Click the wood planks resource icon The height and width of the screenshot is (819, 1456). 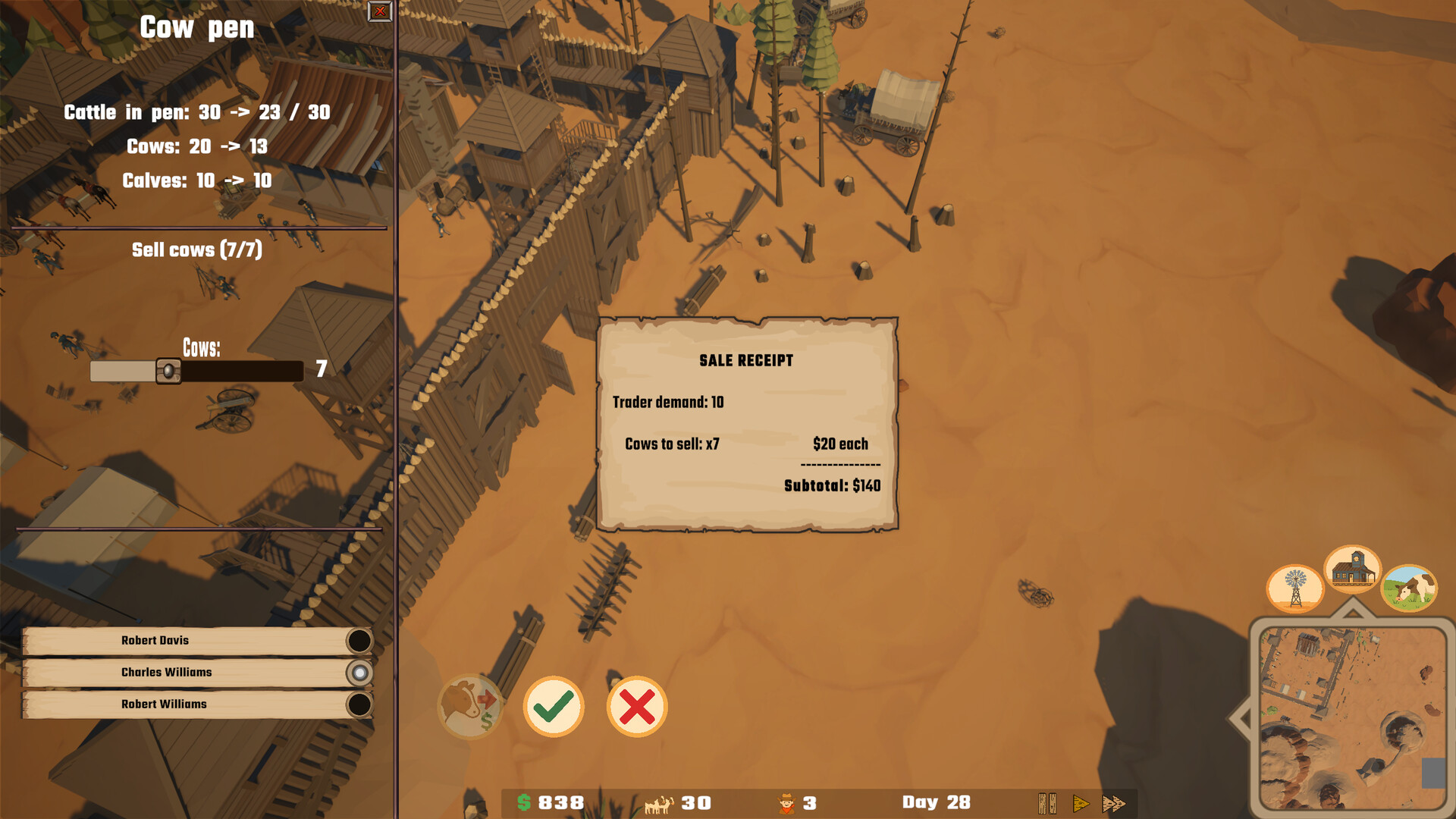(x=1048, y=802)
